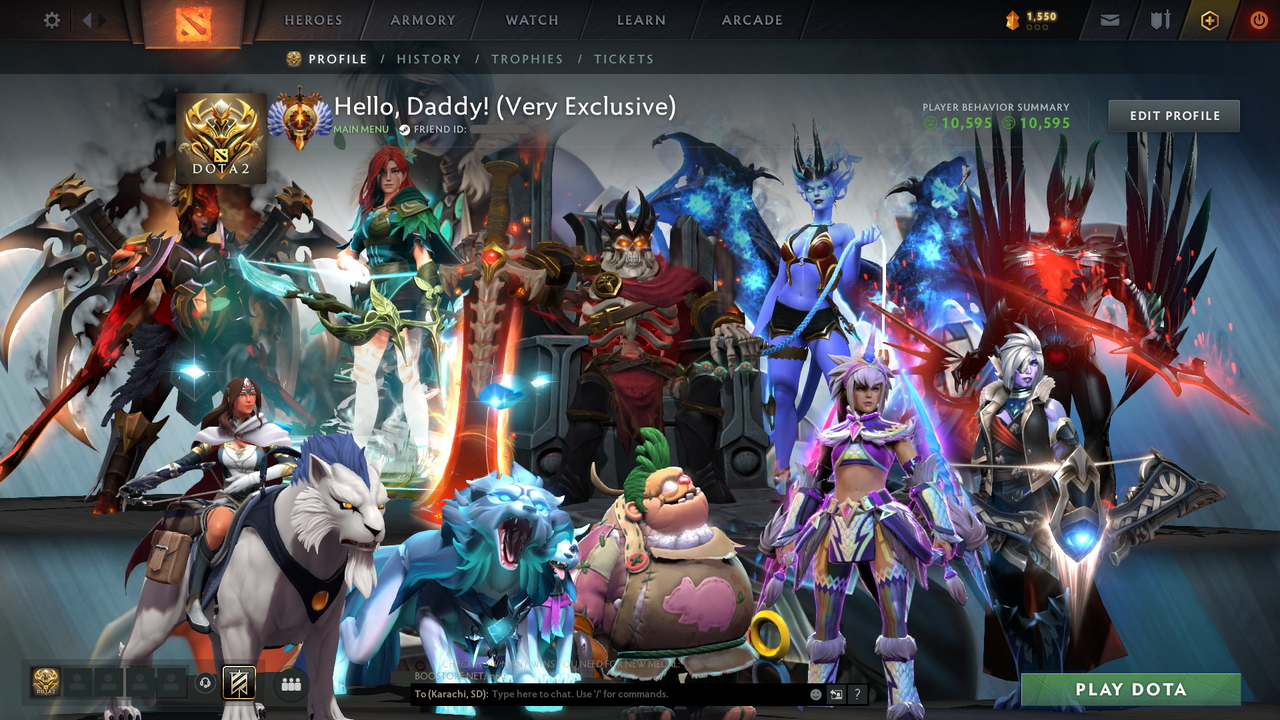The width and height of the screenshot is (1280, 720).
Task: Open Dota Plus via the gold hexagon icon
Action: coord(1210,19)
